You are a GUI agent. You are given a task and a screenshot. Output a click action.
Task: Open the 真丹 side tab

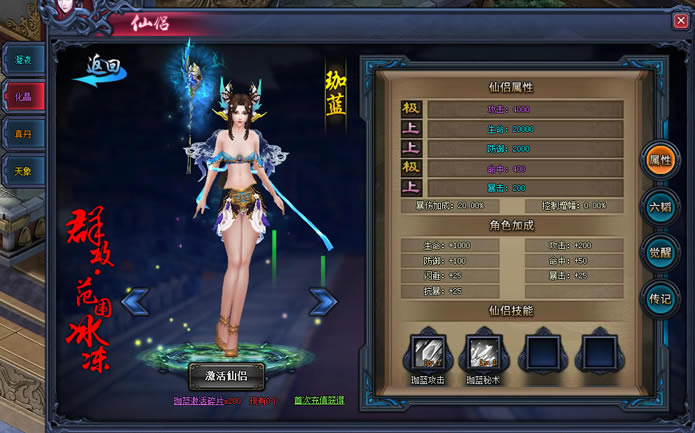[x=23, y=135]
